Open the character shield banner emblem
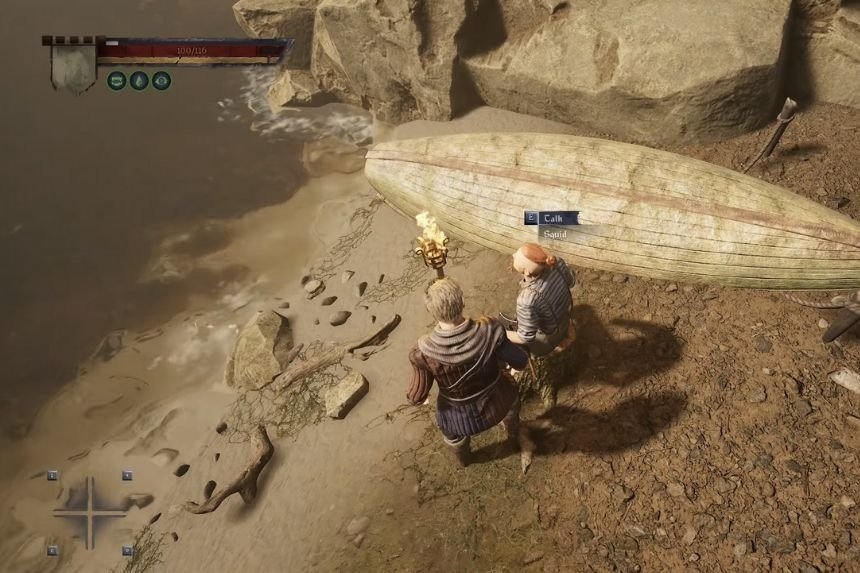860x573 pixels. 73,66
